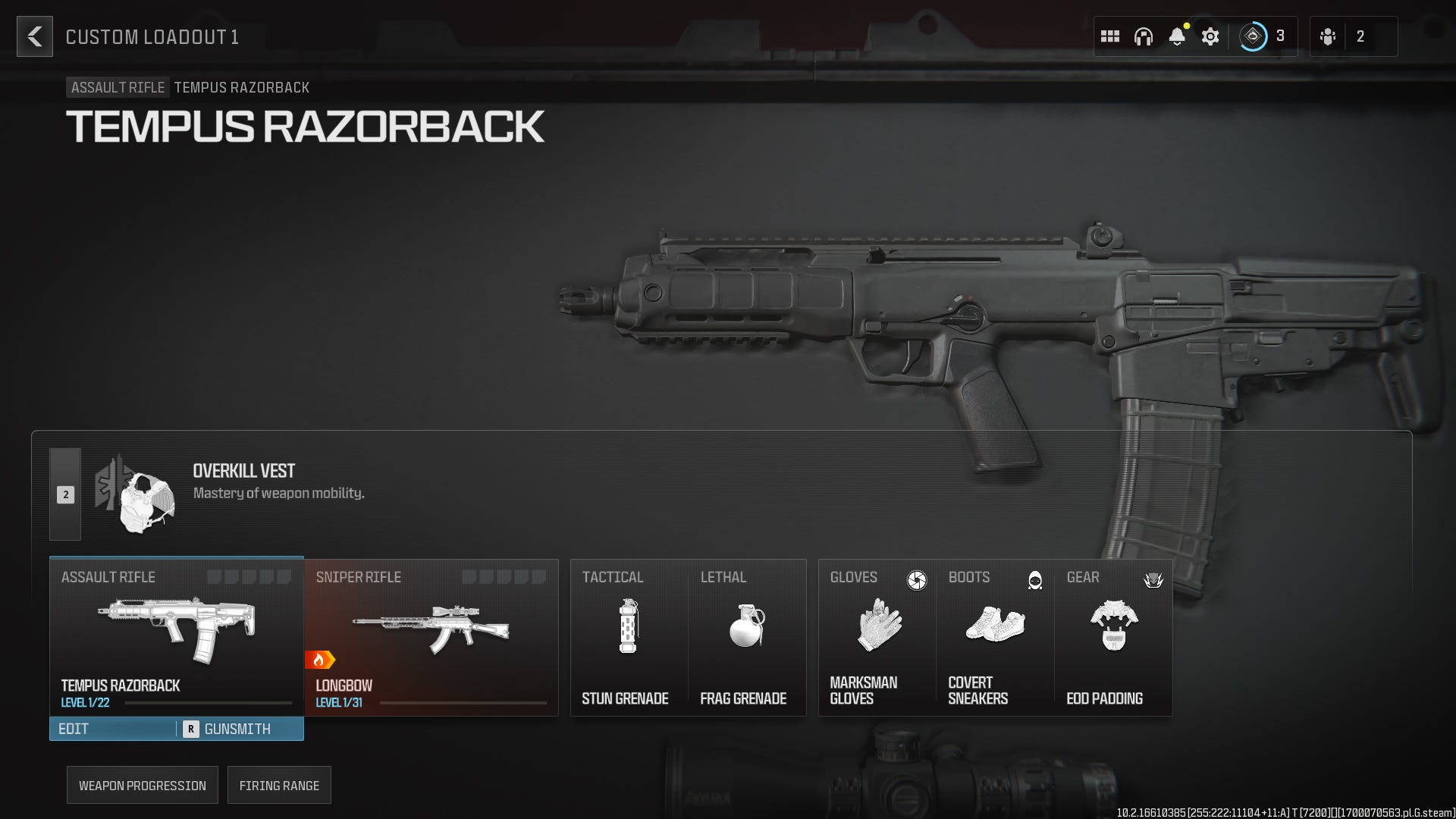
Task: Click the headset audio channels icon
Action: [x=1144, y=36]
